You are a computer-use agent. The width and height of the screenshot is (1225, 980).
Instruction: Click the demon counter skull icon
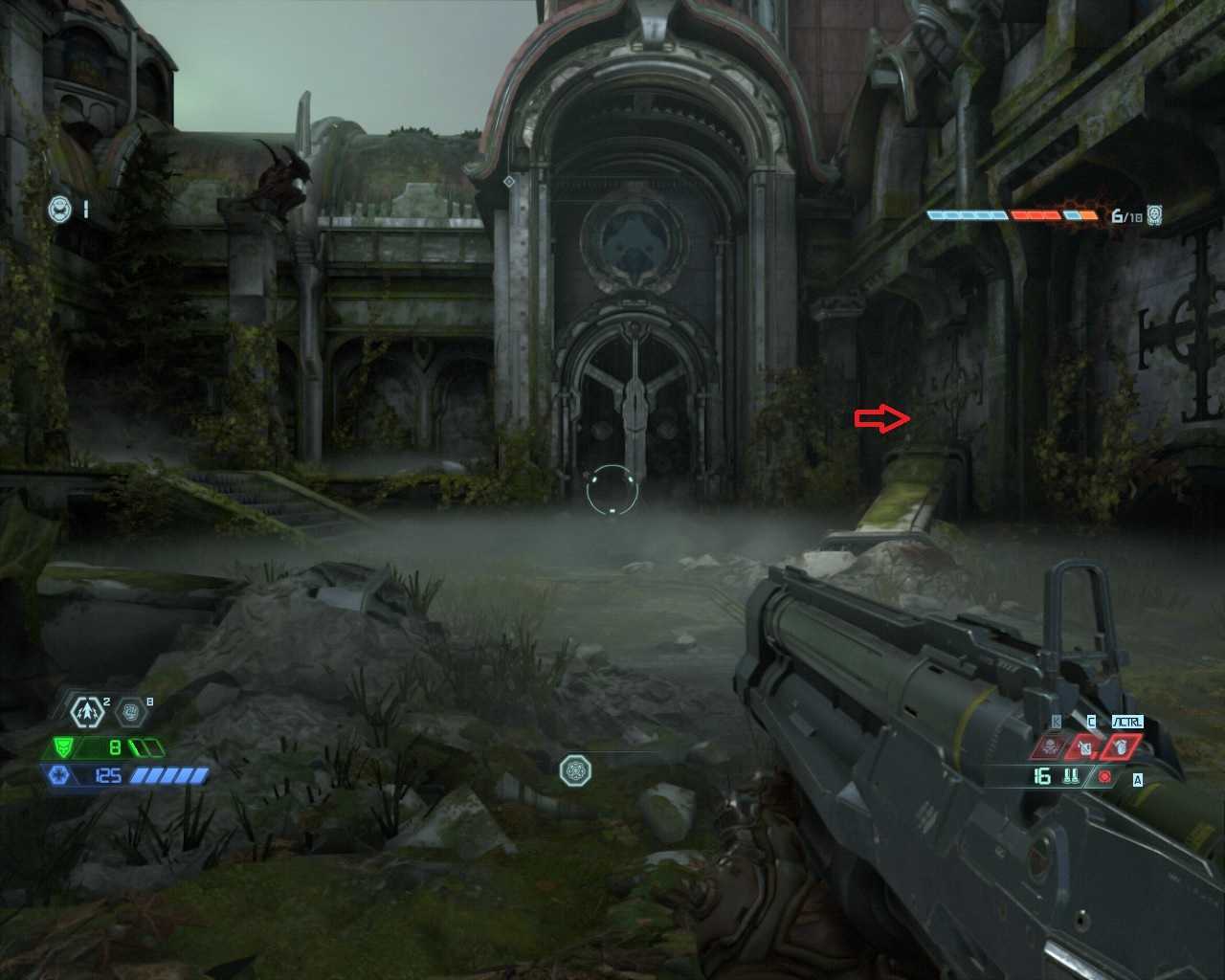tap(1155, 214)
